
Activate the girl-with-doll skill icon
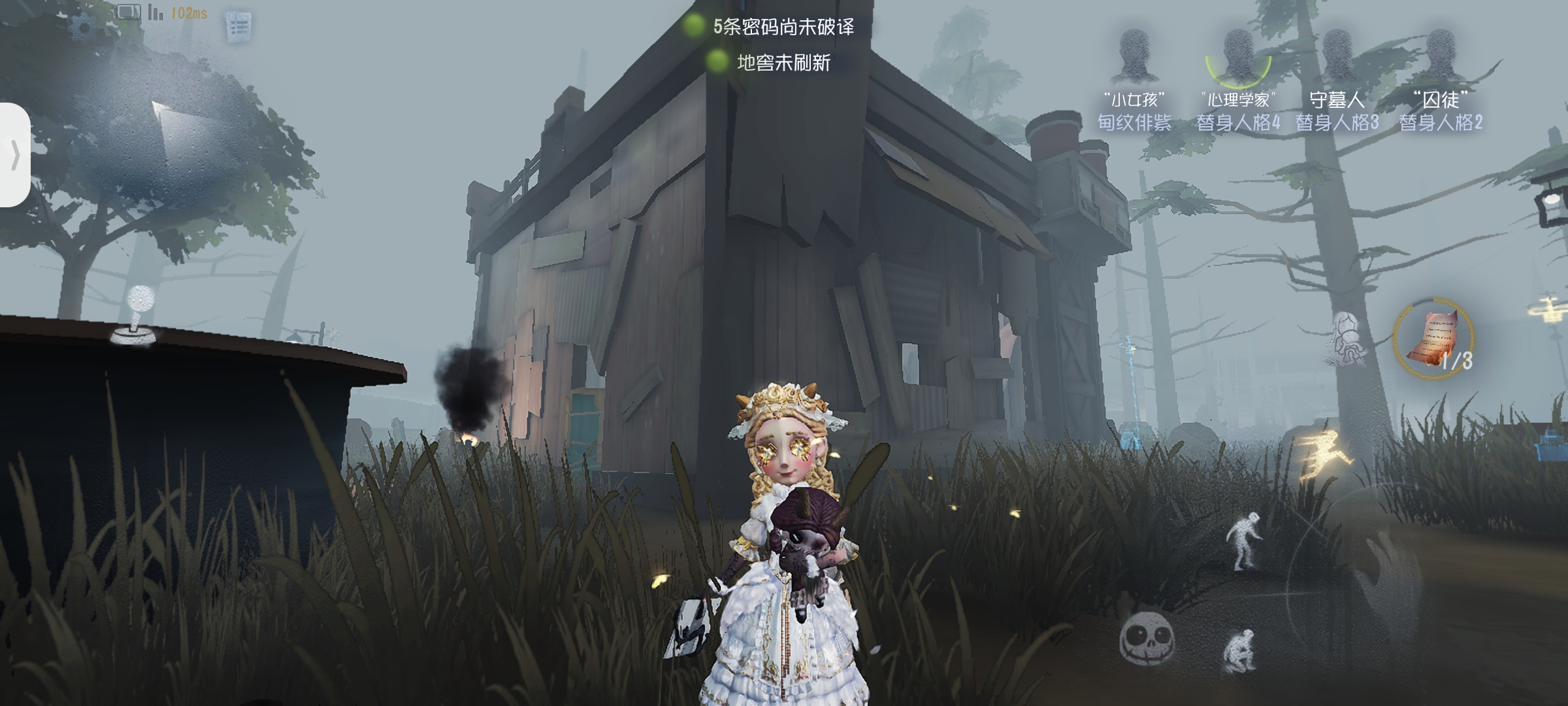(x=1347, y=338)
